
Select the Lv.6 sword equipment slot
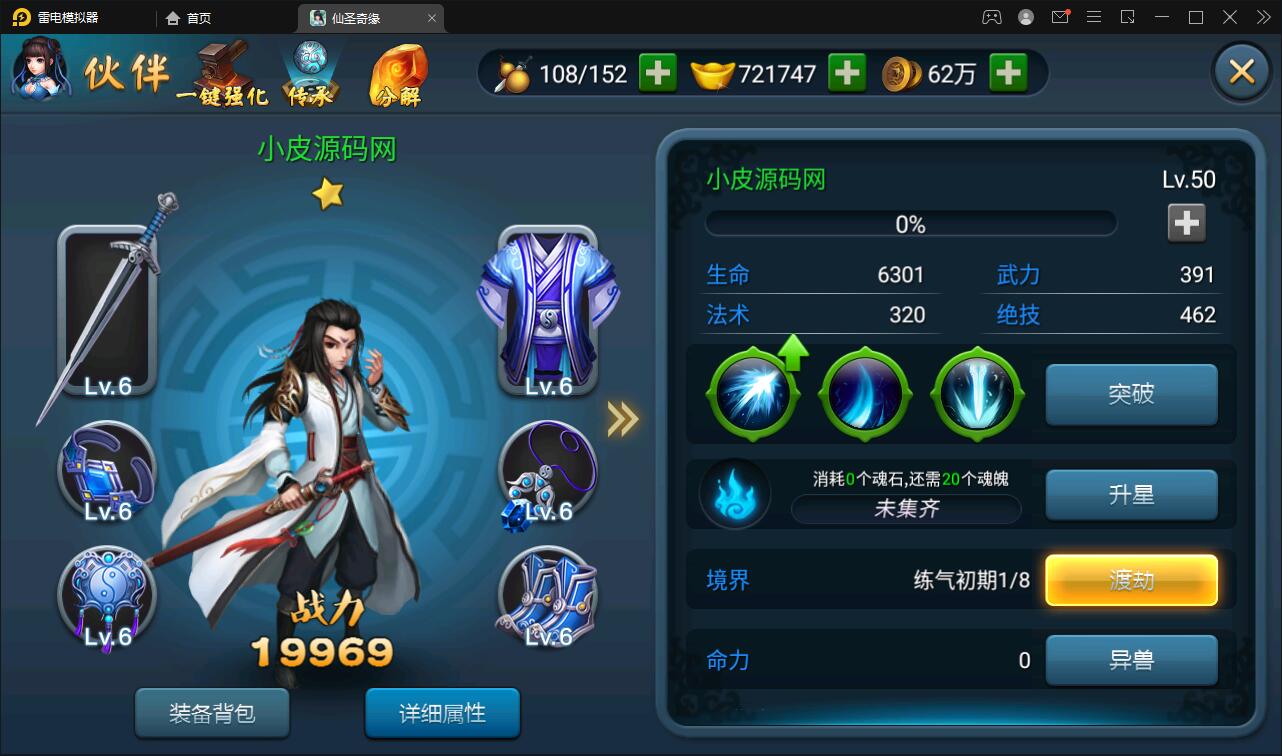pyautogui.click(x=107, y=310)
